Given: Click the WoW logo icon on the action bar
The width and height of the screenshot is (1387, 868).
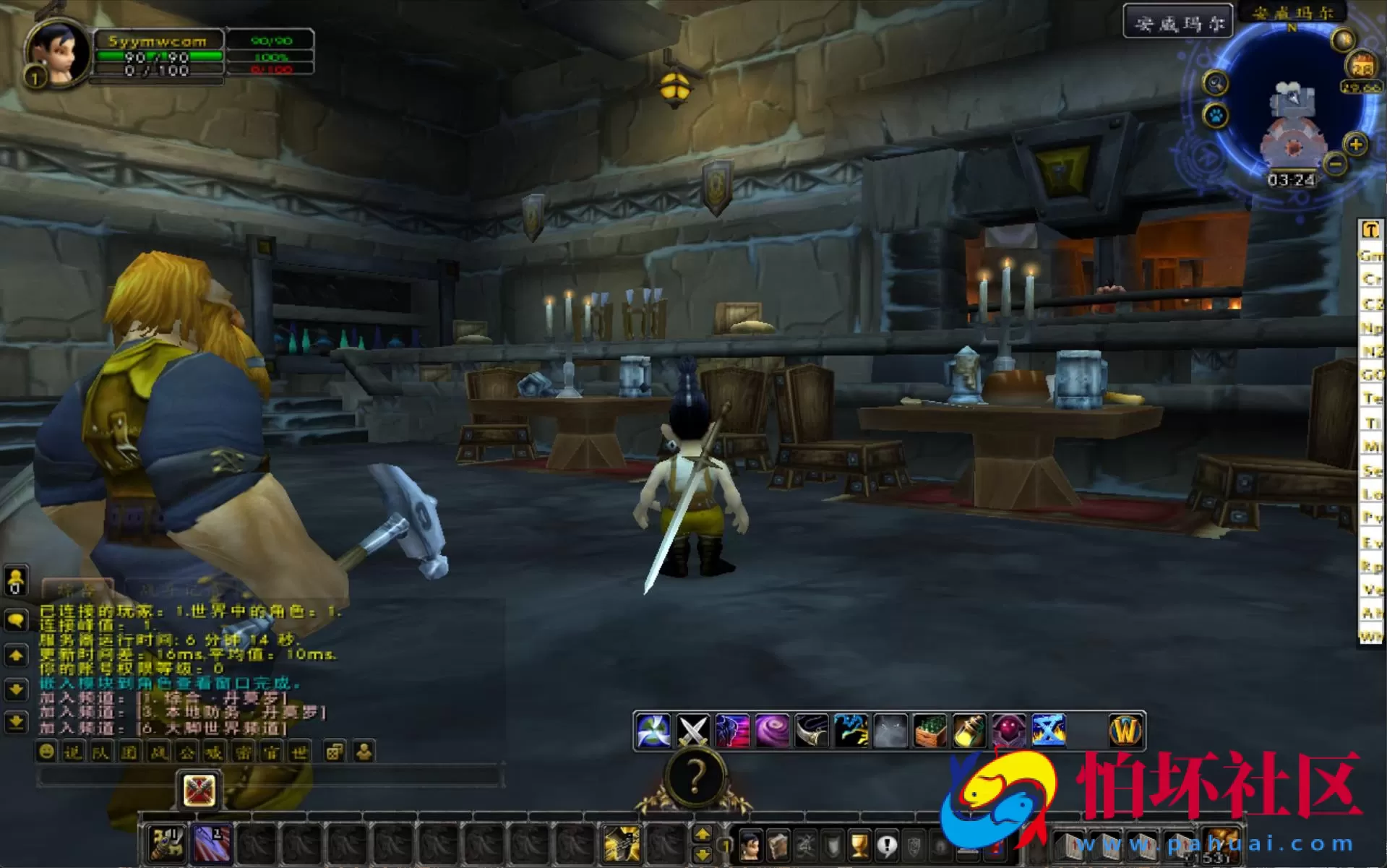Looking at the screenshot, I should (1125, 730).
